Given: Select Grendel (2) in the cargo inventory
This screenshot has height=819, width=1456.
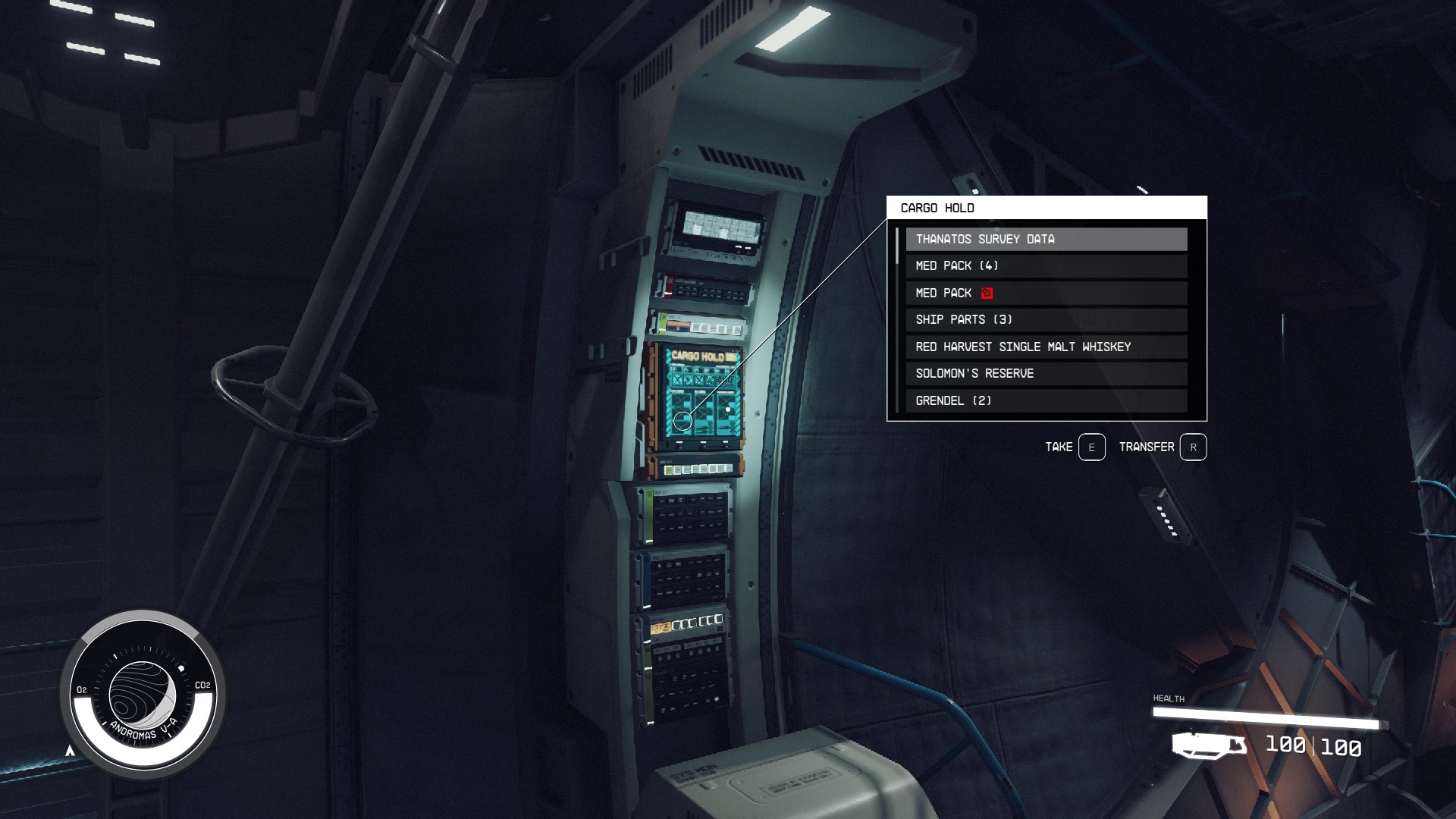Looking at the screenshot, I should coord(1046,400).
